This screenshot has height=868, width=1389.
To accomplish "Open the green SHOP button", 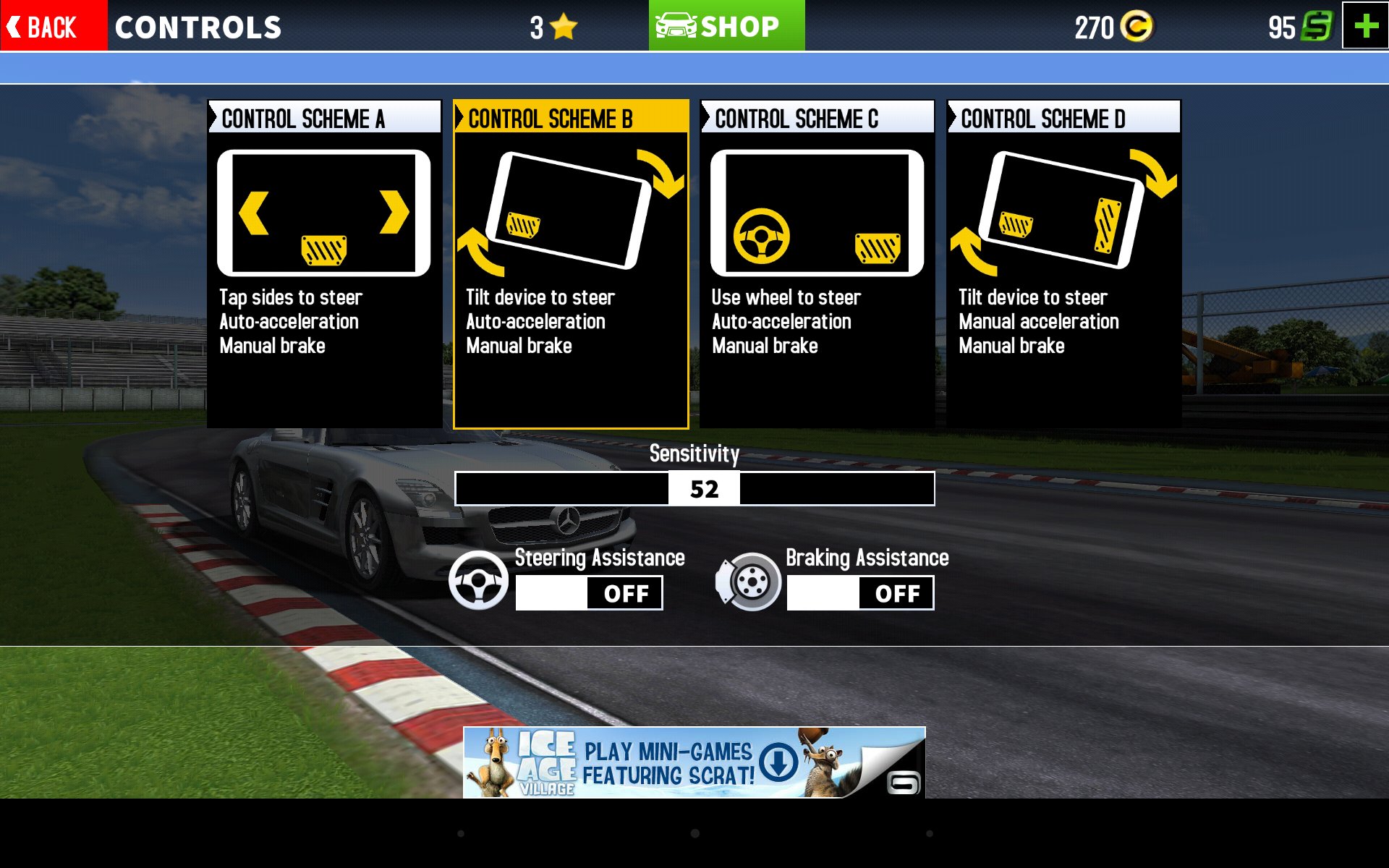I will 726,26.
